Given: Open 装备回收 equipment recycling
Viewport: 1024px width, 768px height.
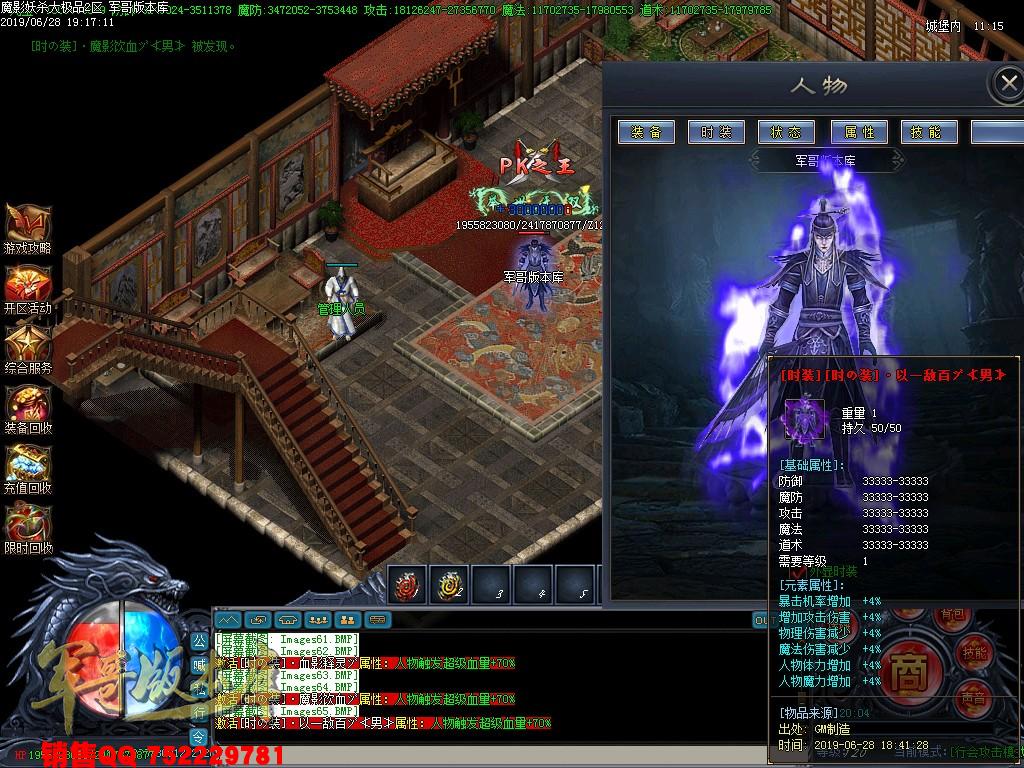Looking at the screenshot, I should click(27, 409).
